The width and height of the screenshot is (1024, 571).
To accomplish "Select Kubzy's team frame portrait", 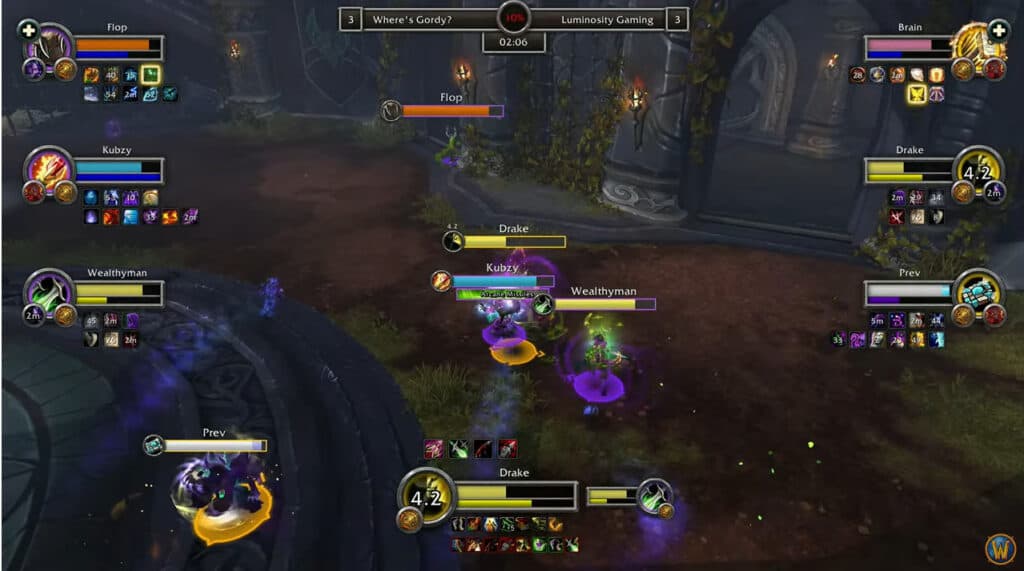I will click(x=47, y=167).
